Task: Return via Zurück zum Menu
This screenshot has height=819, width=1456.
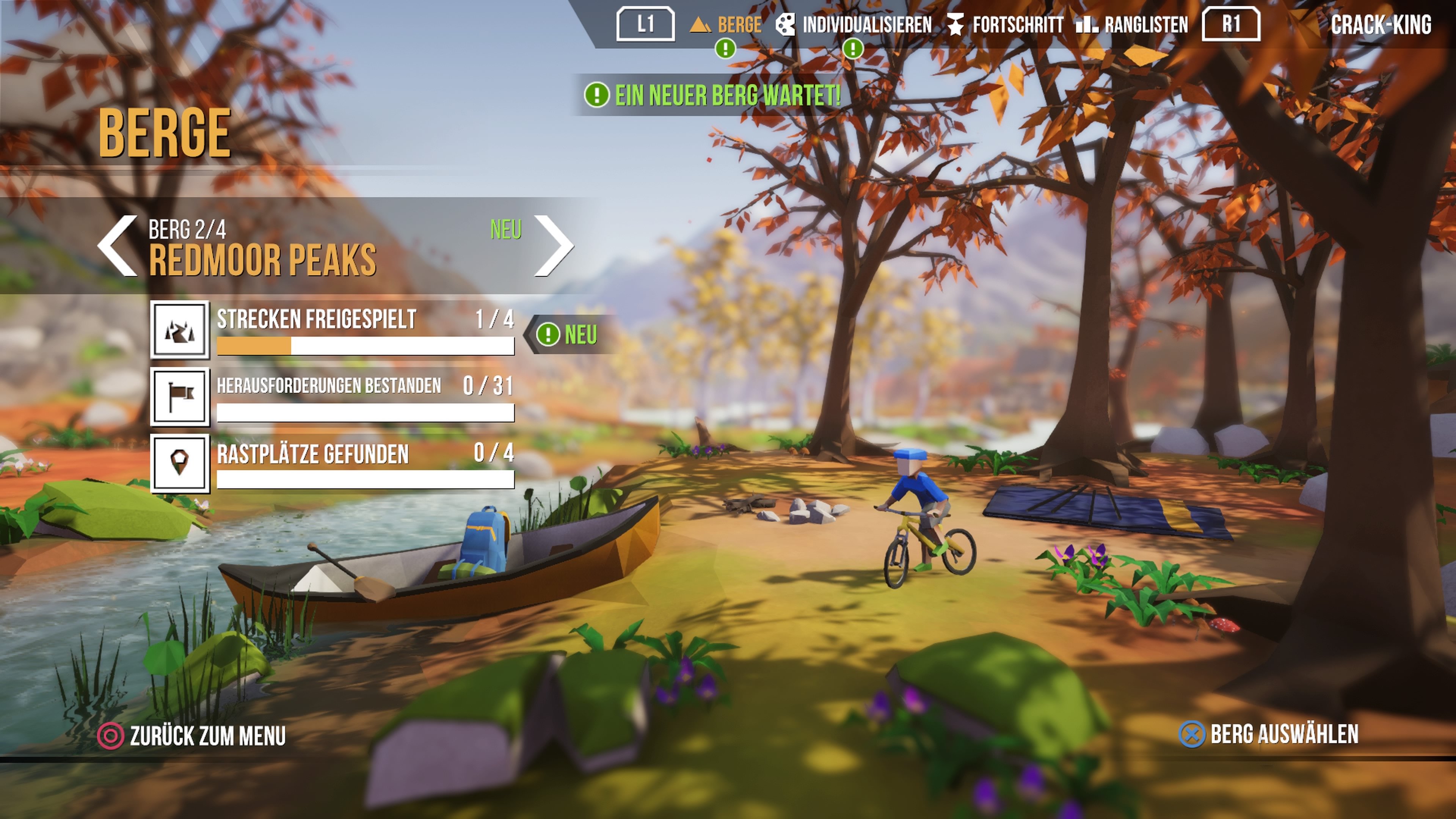Action: coord(192,736)
